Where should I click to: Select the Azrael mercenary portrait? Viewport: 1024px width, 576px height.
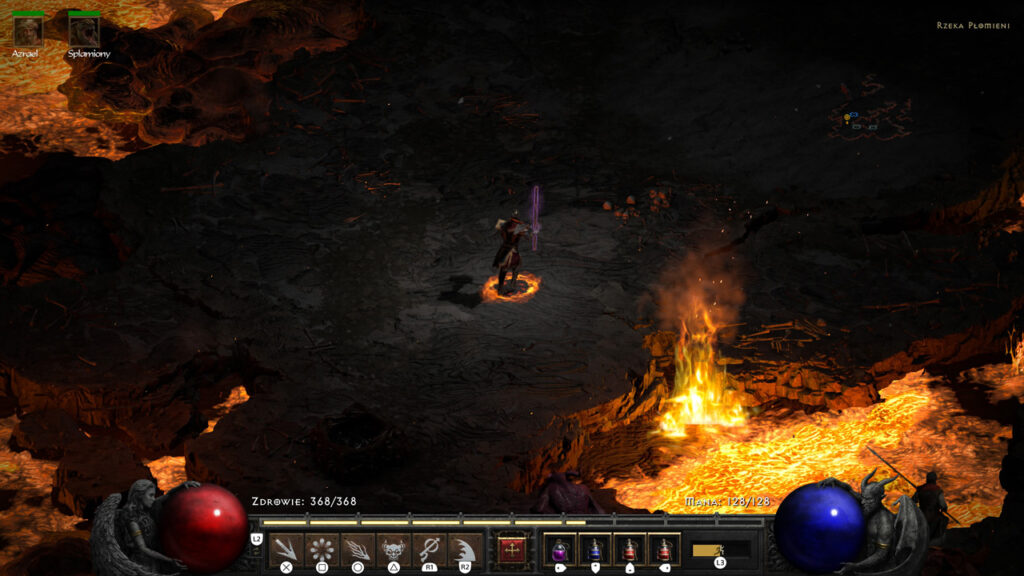[26, 30]
